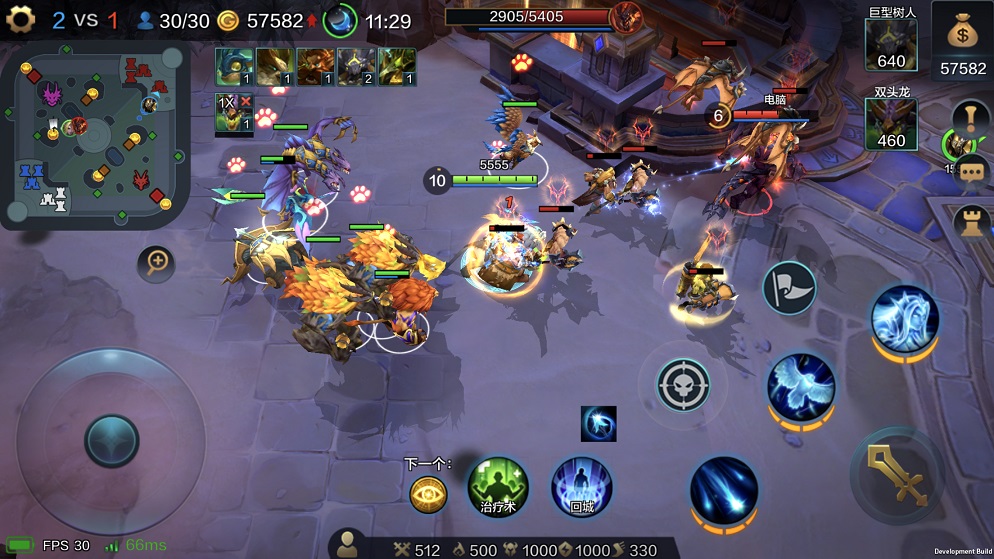Open the player profile silhouette icon
Screen dimensions: 994x559
point(348,544)
